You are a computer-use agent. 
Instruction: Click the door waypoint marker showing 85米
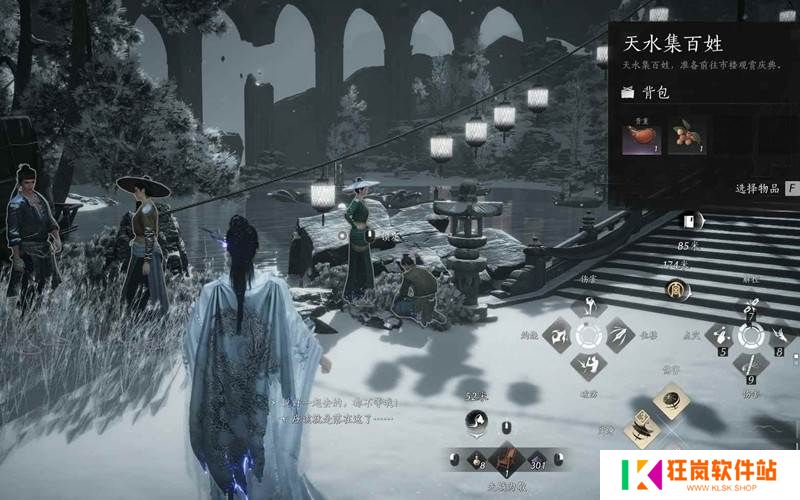pyautogui.click(x=689, y=221)
